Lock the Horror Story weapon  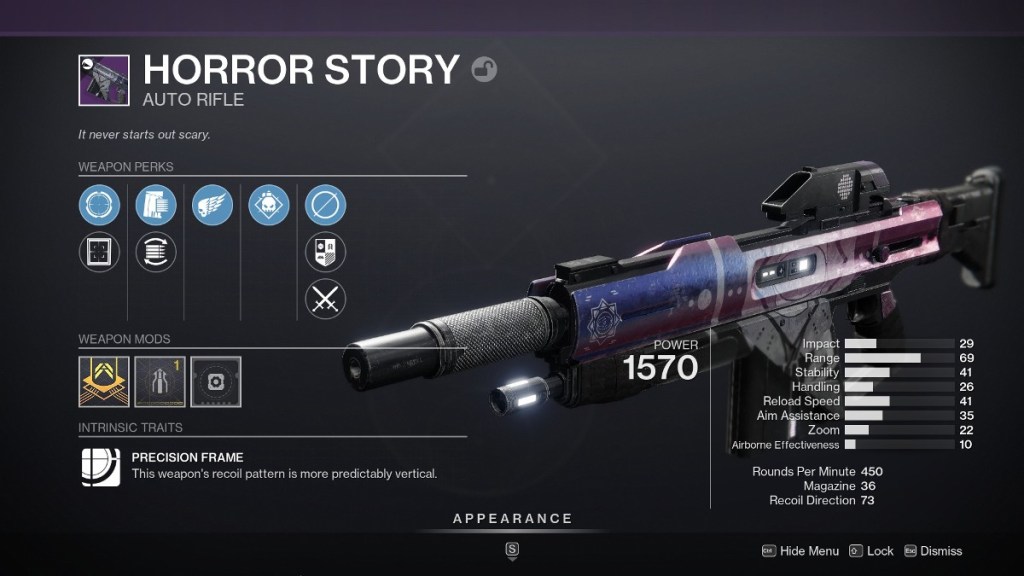871,551
